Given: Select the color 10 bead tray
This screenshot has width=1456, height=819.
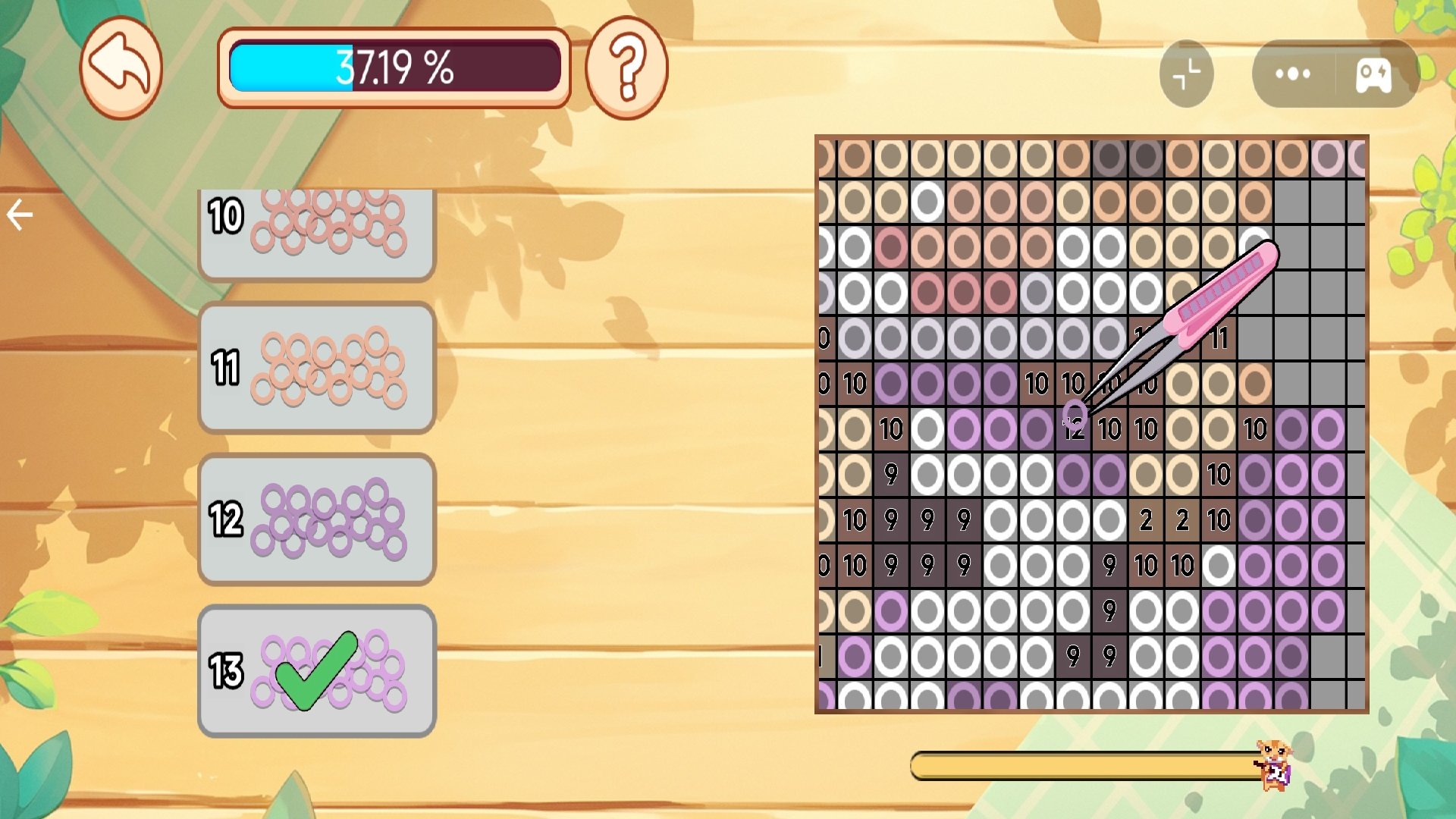Looking at the screenshot, I should pos(316,229).
